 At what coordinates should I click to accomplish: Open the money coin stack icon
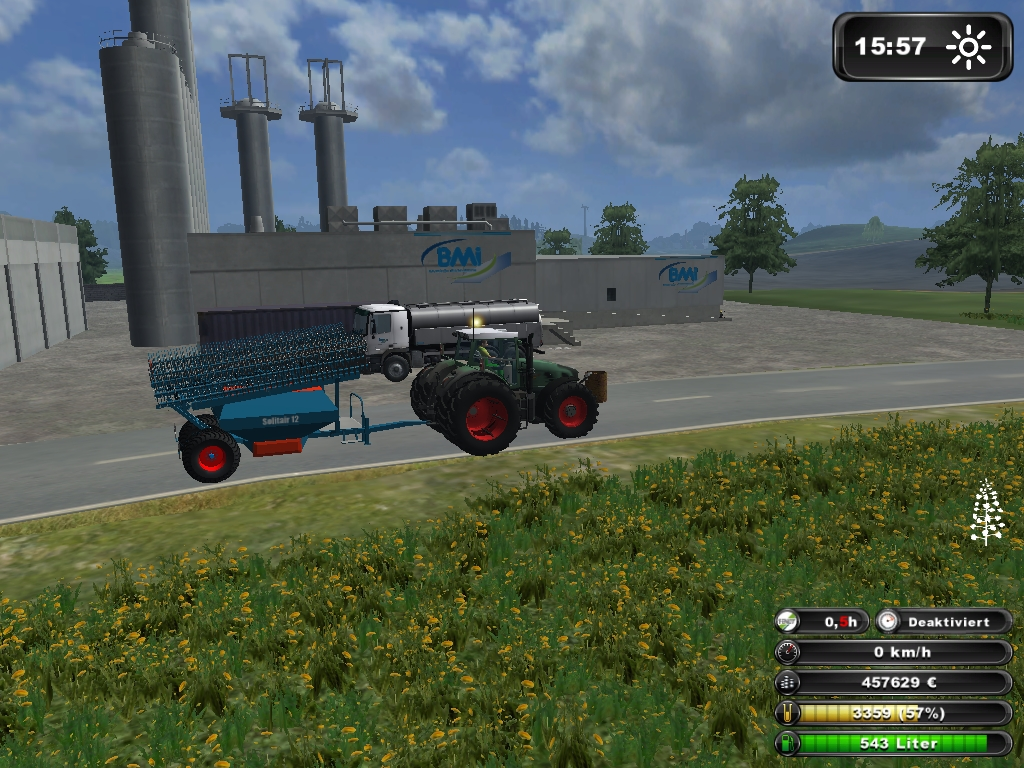pos(788,683)
